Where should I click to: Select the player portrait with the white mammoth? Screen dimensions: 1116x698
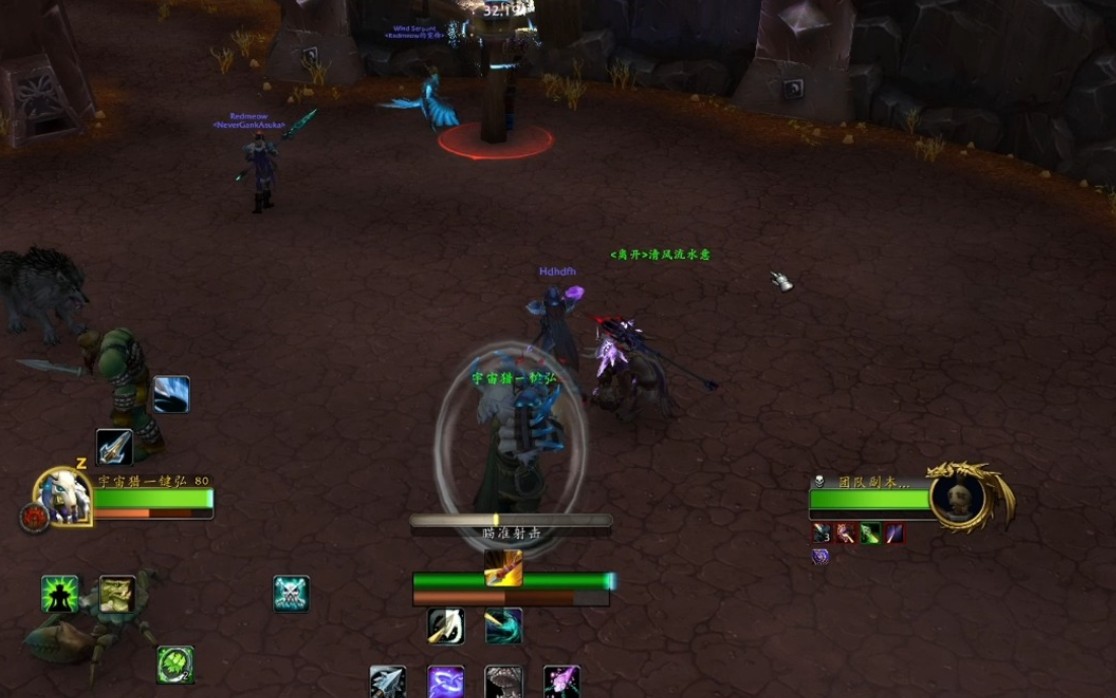63,496
